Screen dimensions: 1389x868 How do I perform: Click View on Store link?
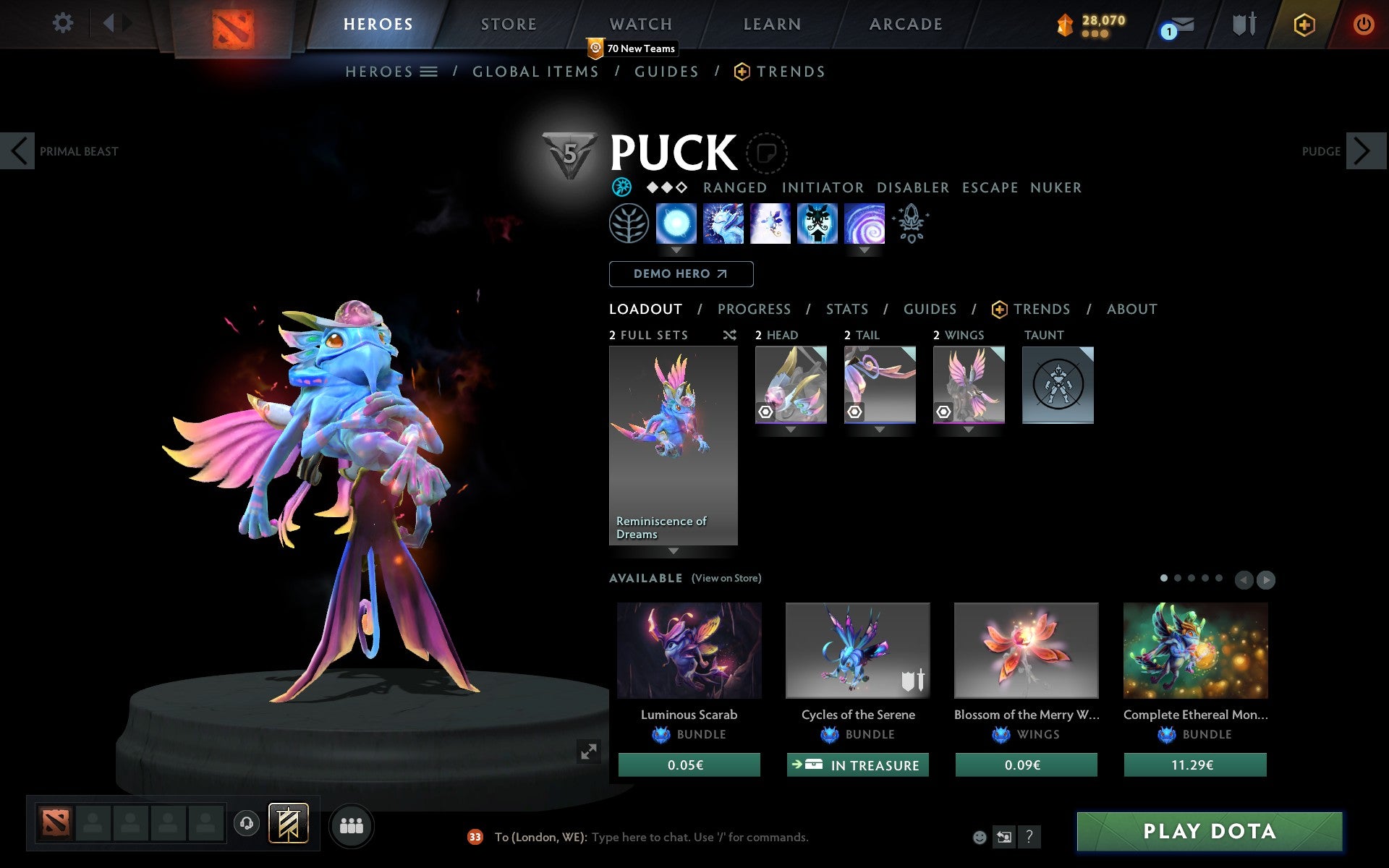[x=726, y=578]
